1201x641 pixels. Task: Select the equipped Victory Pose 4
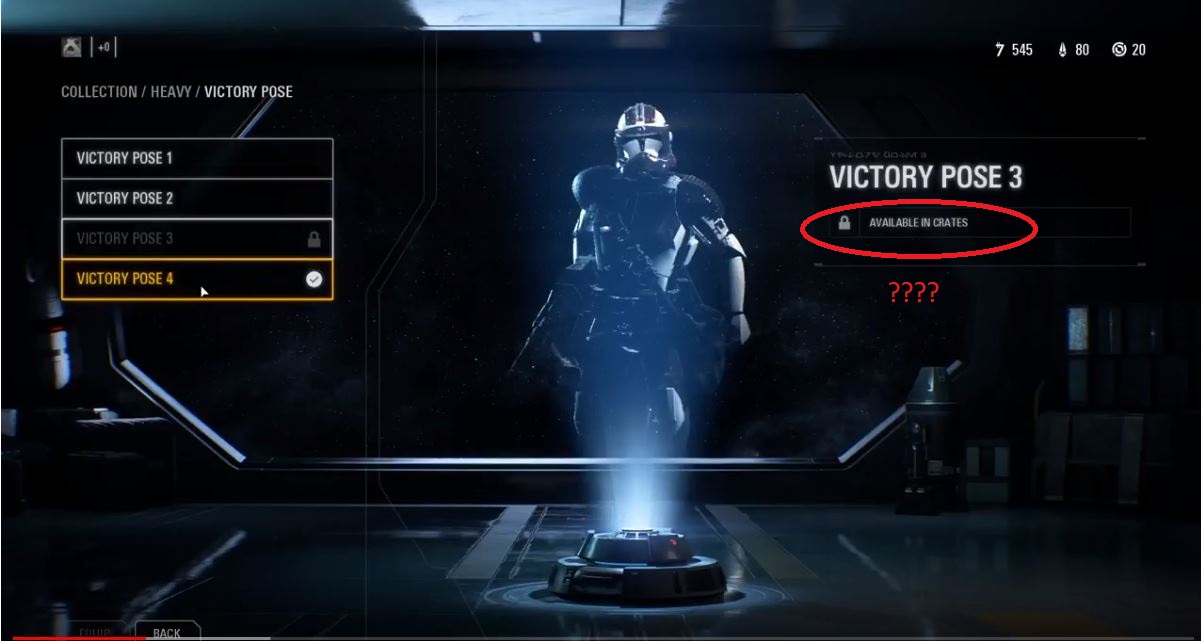coord(196,279)
